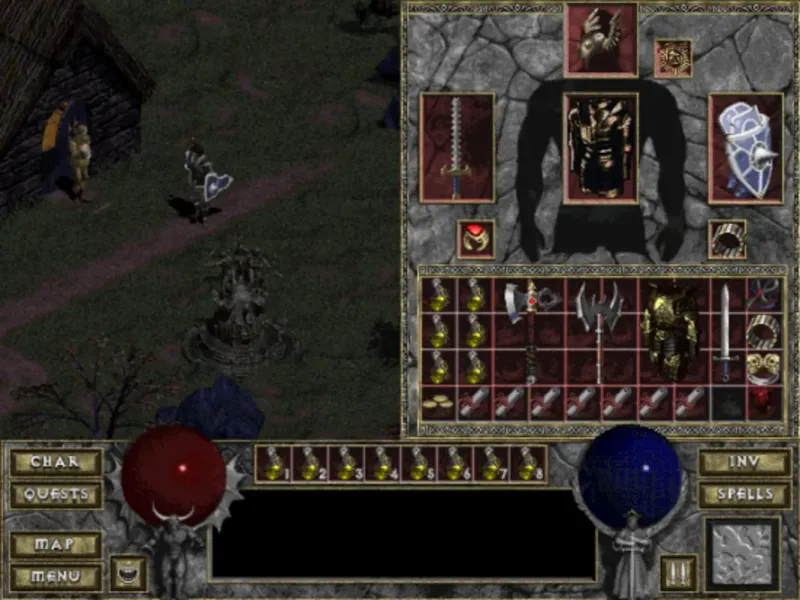Close the inventory with the INV button
The width and height of the screenshot is (800, 600).
(x=743, y=462)
